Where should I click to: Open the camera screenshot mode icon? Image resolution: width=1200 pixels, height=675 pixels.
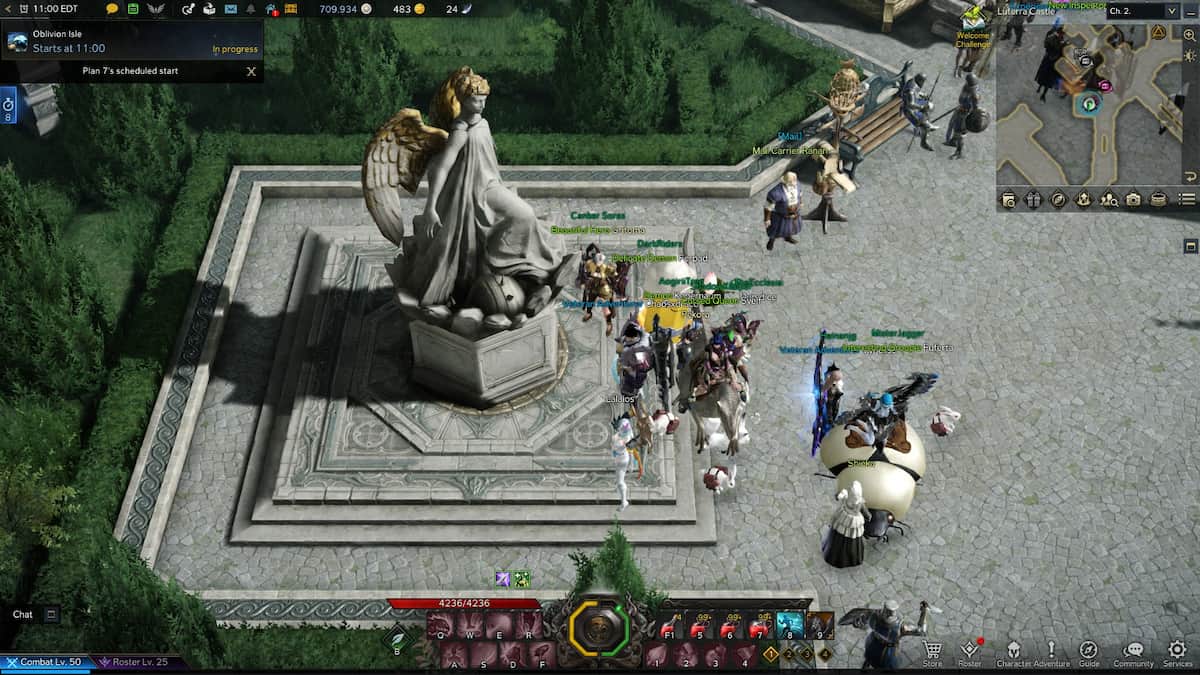pyautogui.click(x=1134, y=200)
